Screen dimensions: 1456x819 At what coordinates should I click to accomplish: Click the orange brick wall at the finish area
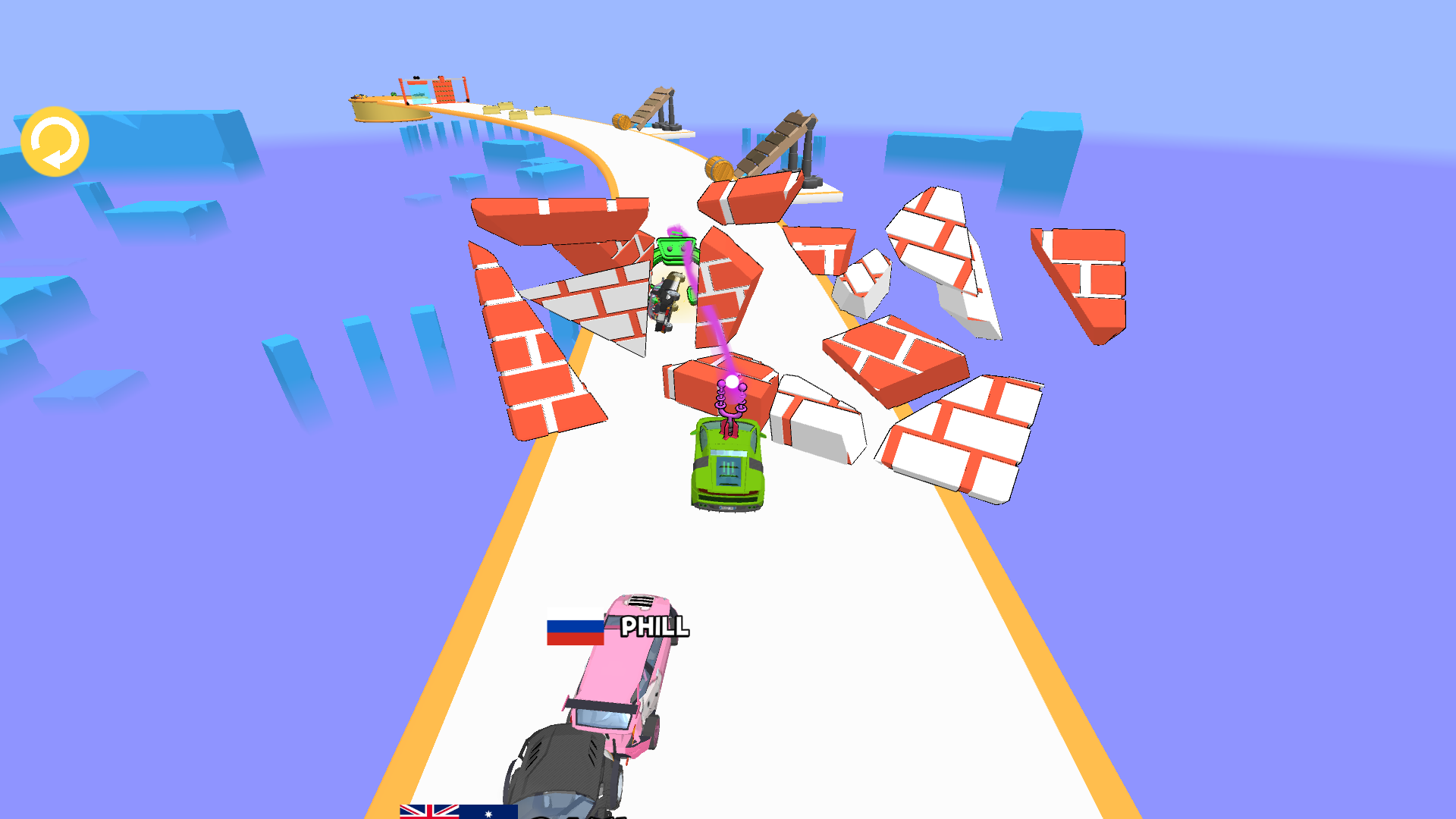coord(444,91)
